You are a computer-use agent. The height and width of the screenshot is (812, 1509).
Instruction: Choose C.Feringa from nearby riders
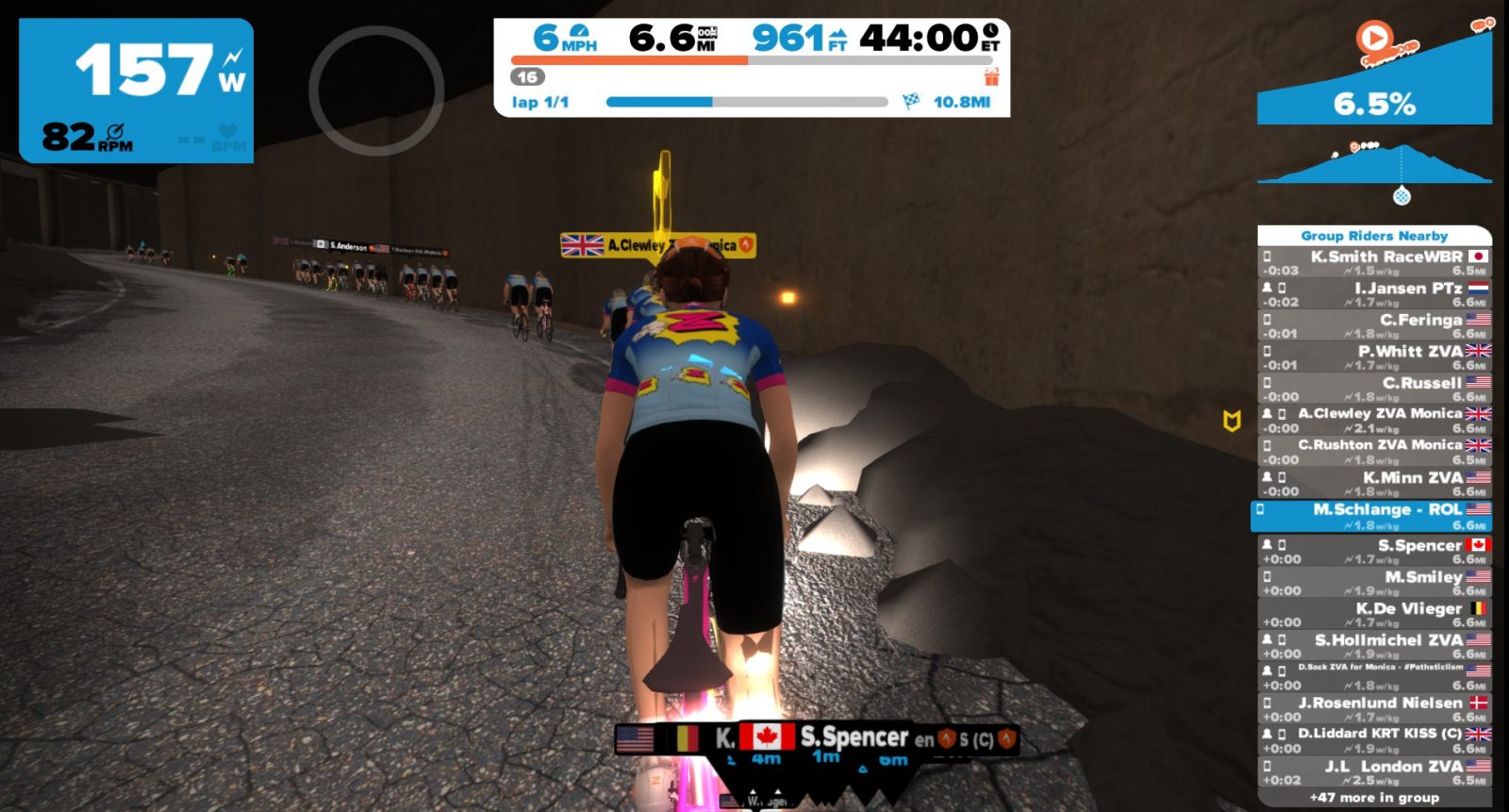point(1374,326)
